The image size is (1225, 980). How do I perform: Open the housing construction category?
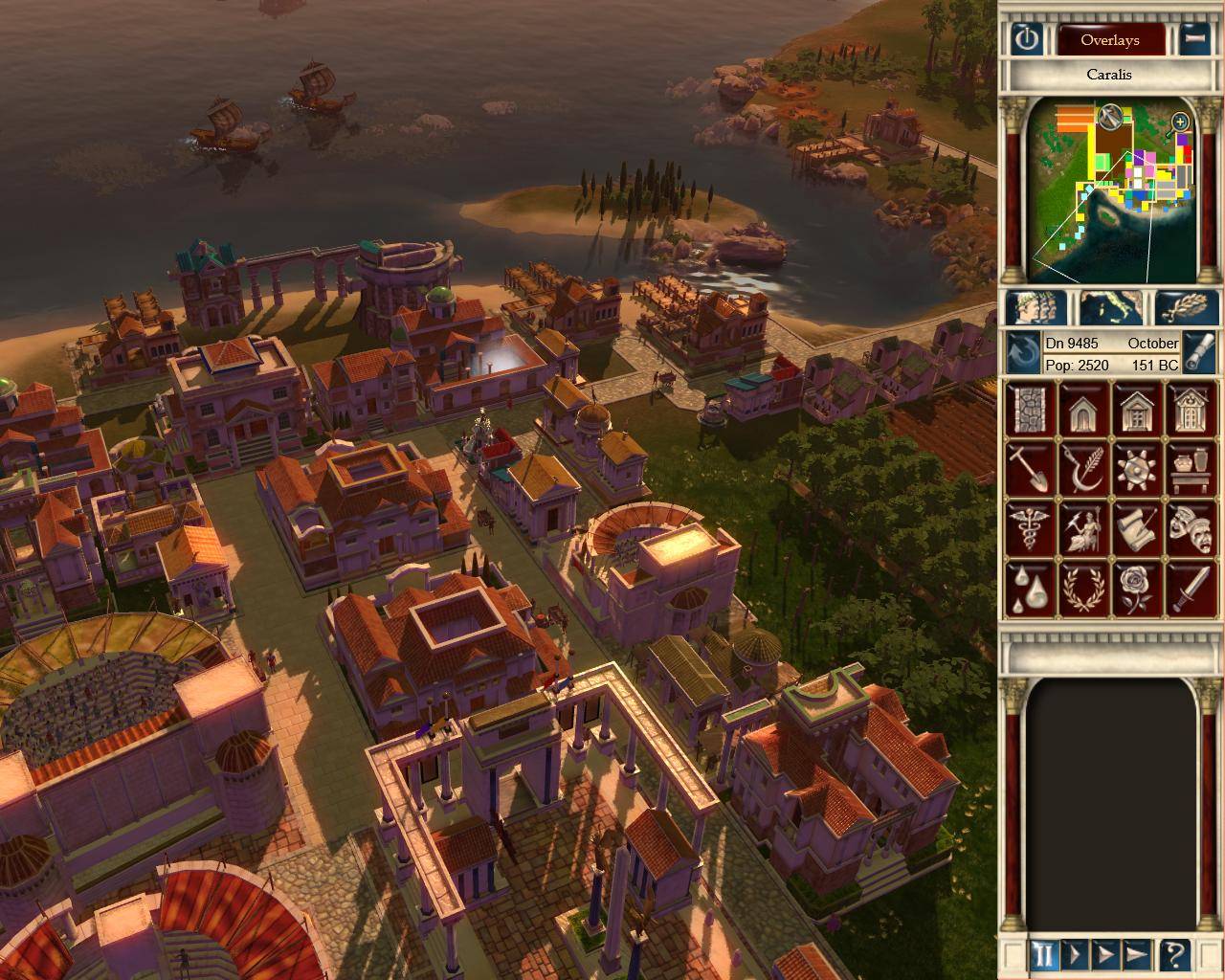[x=1081, y=410]
